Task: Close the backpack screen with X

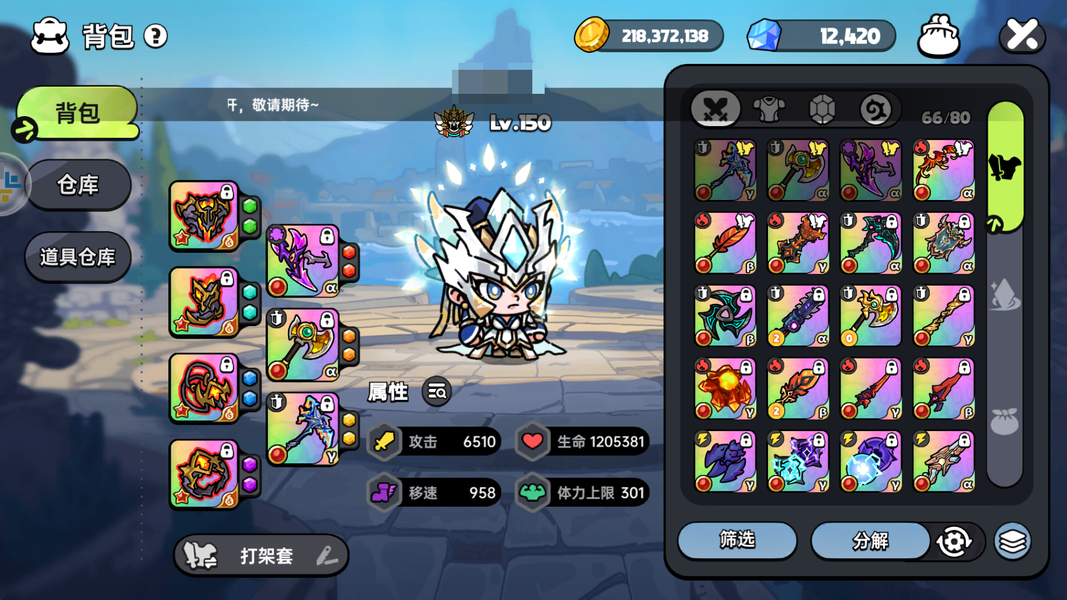Action: tap(1022, 37)
